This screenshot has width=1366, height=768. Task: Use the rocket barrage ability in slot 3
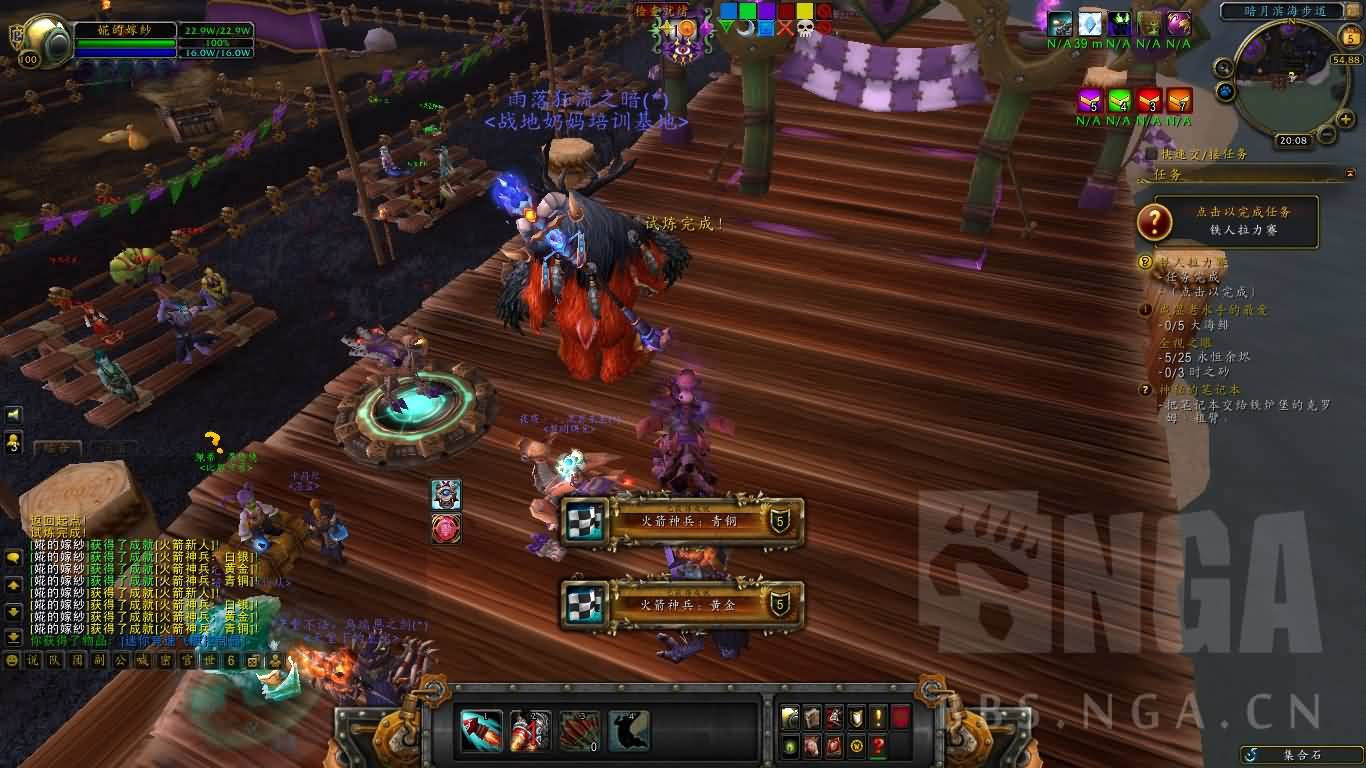click(580, 731)
